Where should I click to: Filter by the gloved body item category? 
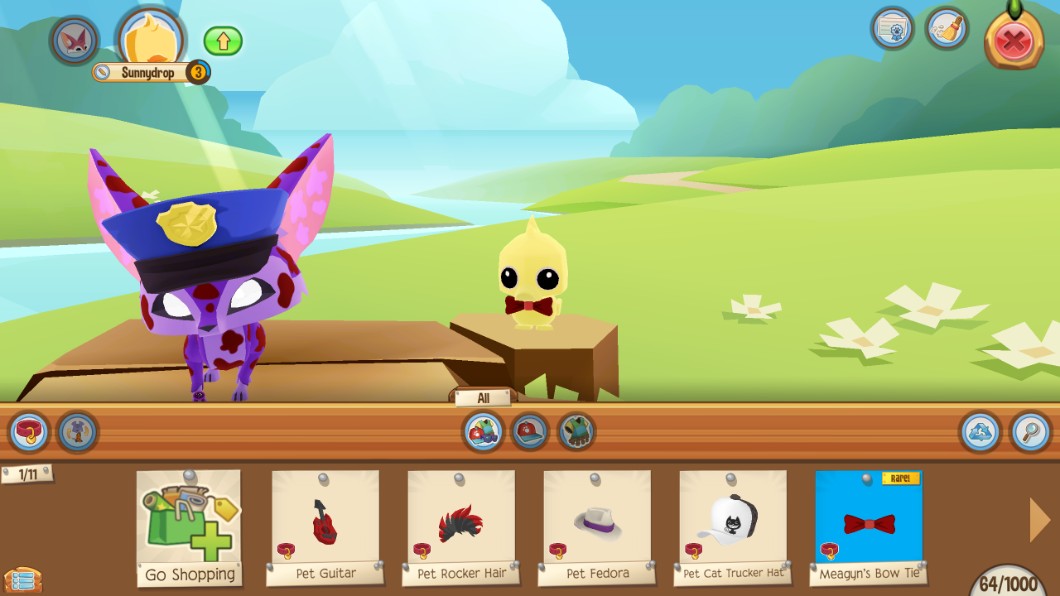[576, 432]
